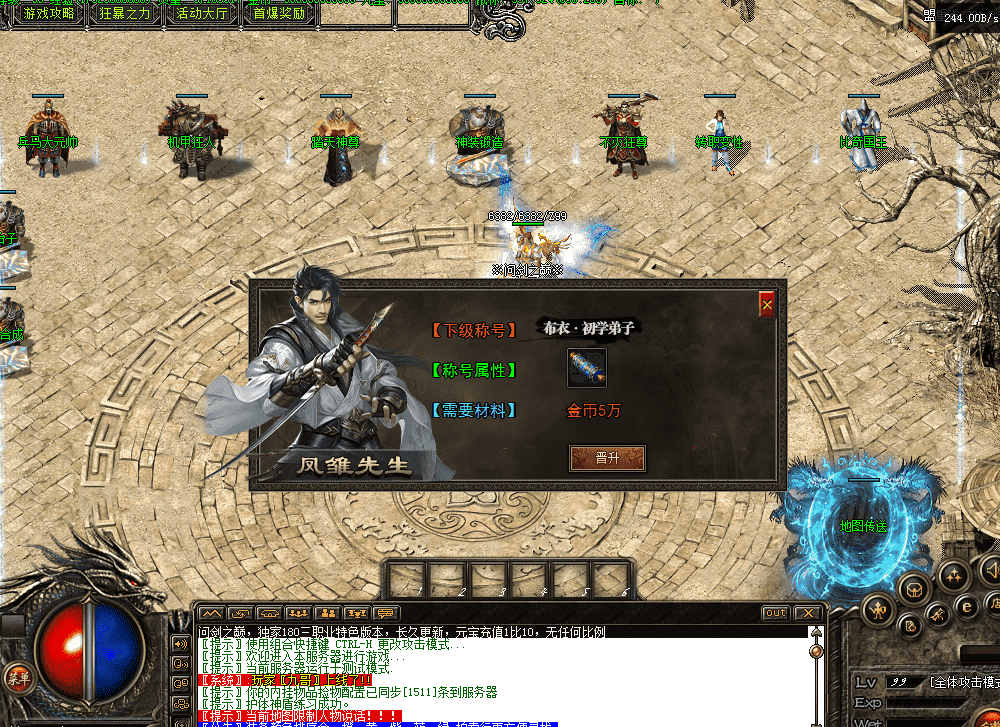The width and height of the screenshot is (1000, 727).
Task: Click the 晋升 promote button
Action: pyautogui.click(x=607, y=458)
